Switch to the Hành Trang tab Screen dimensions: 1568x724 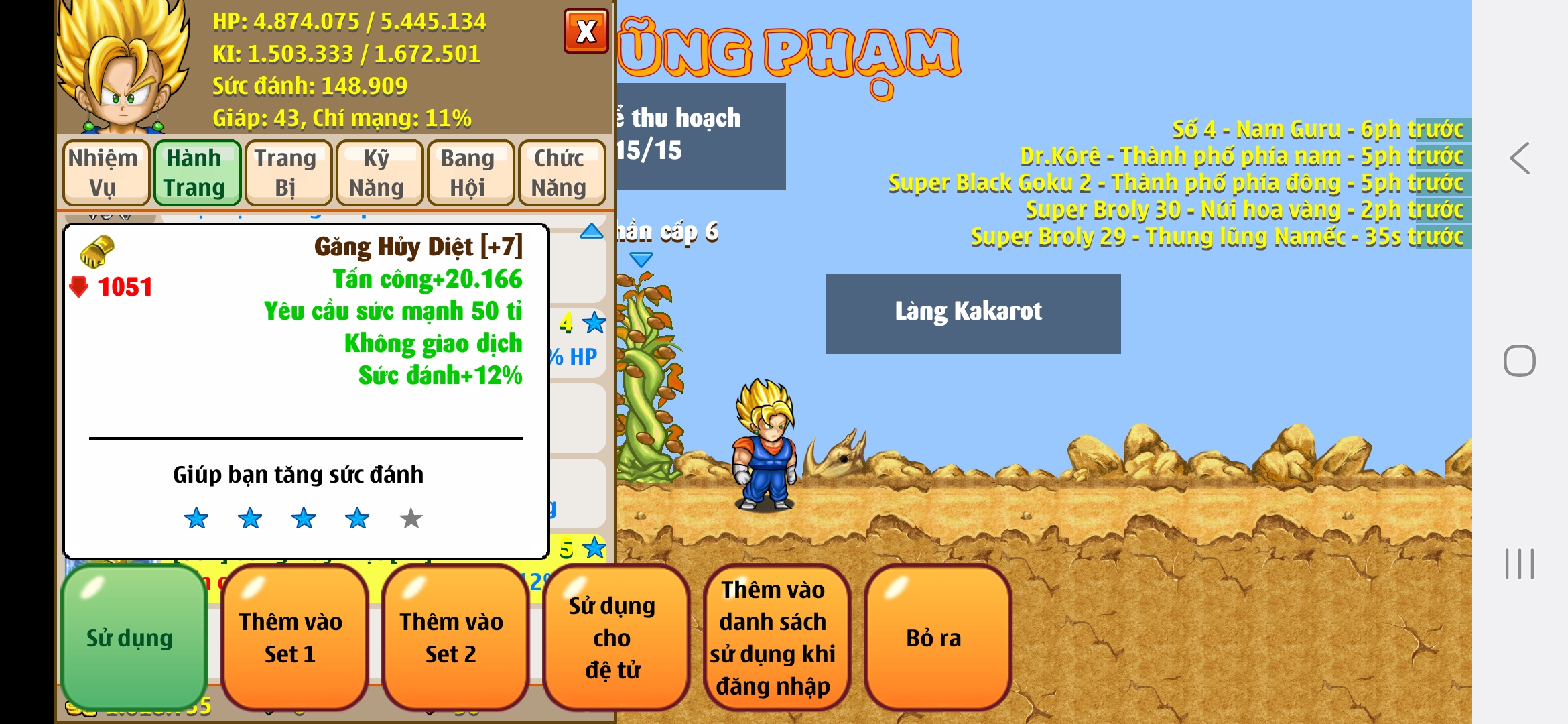coord(195,172)
